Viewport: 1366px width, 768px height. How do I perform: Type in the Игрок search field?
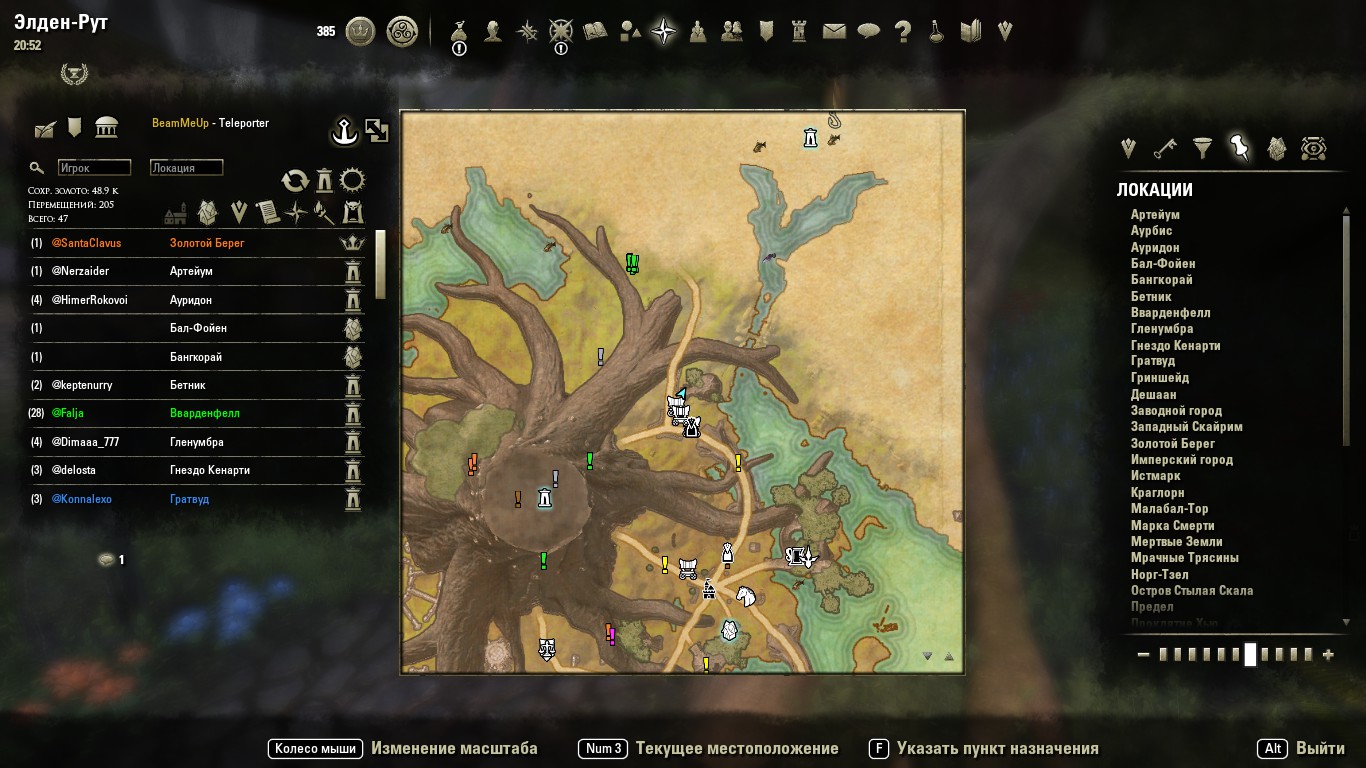pyautogui.click(x=94, y=168)
